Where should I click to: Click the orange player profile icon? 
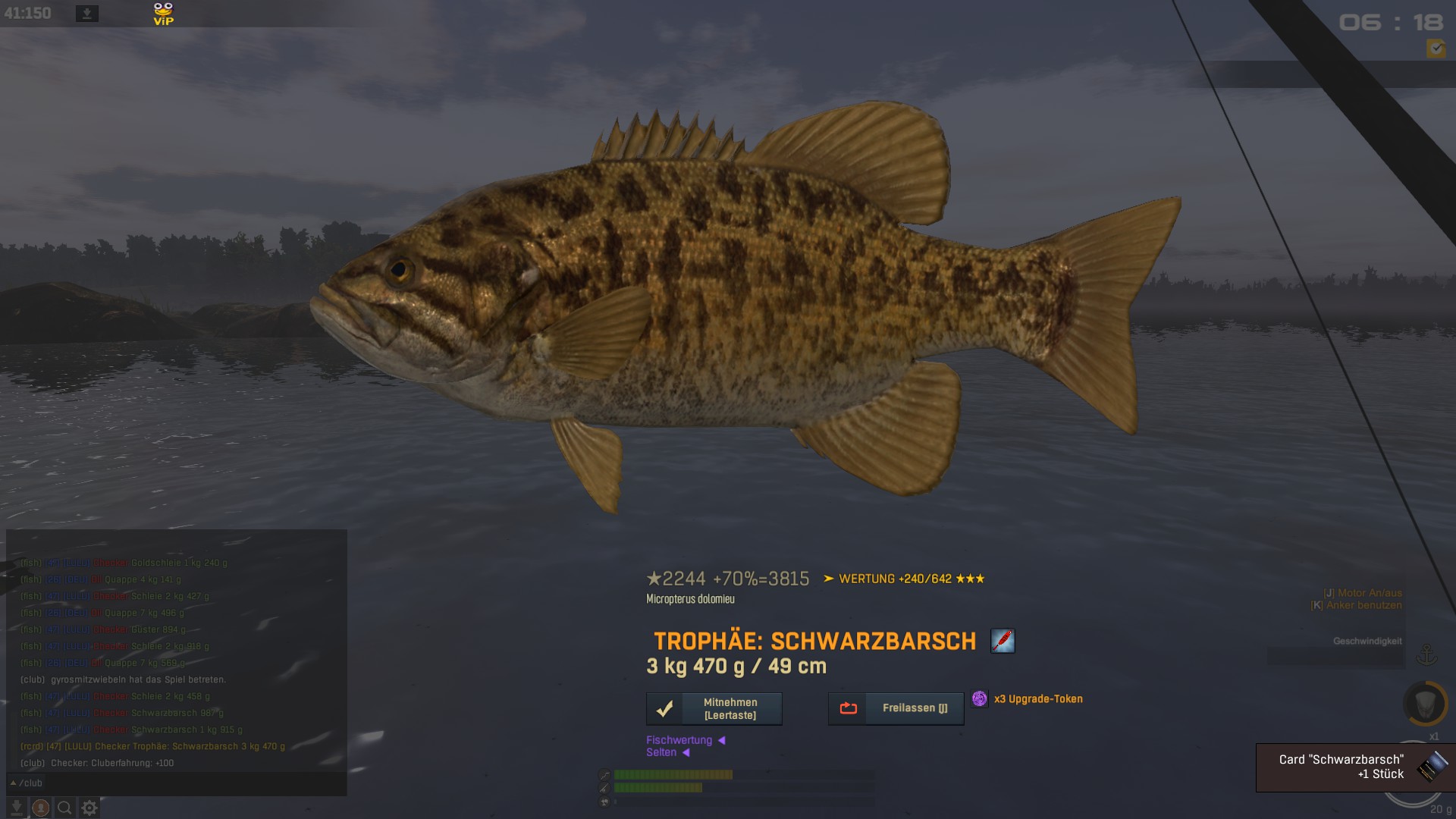(41, 808)
